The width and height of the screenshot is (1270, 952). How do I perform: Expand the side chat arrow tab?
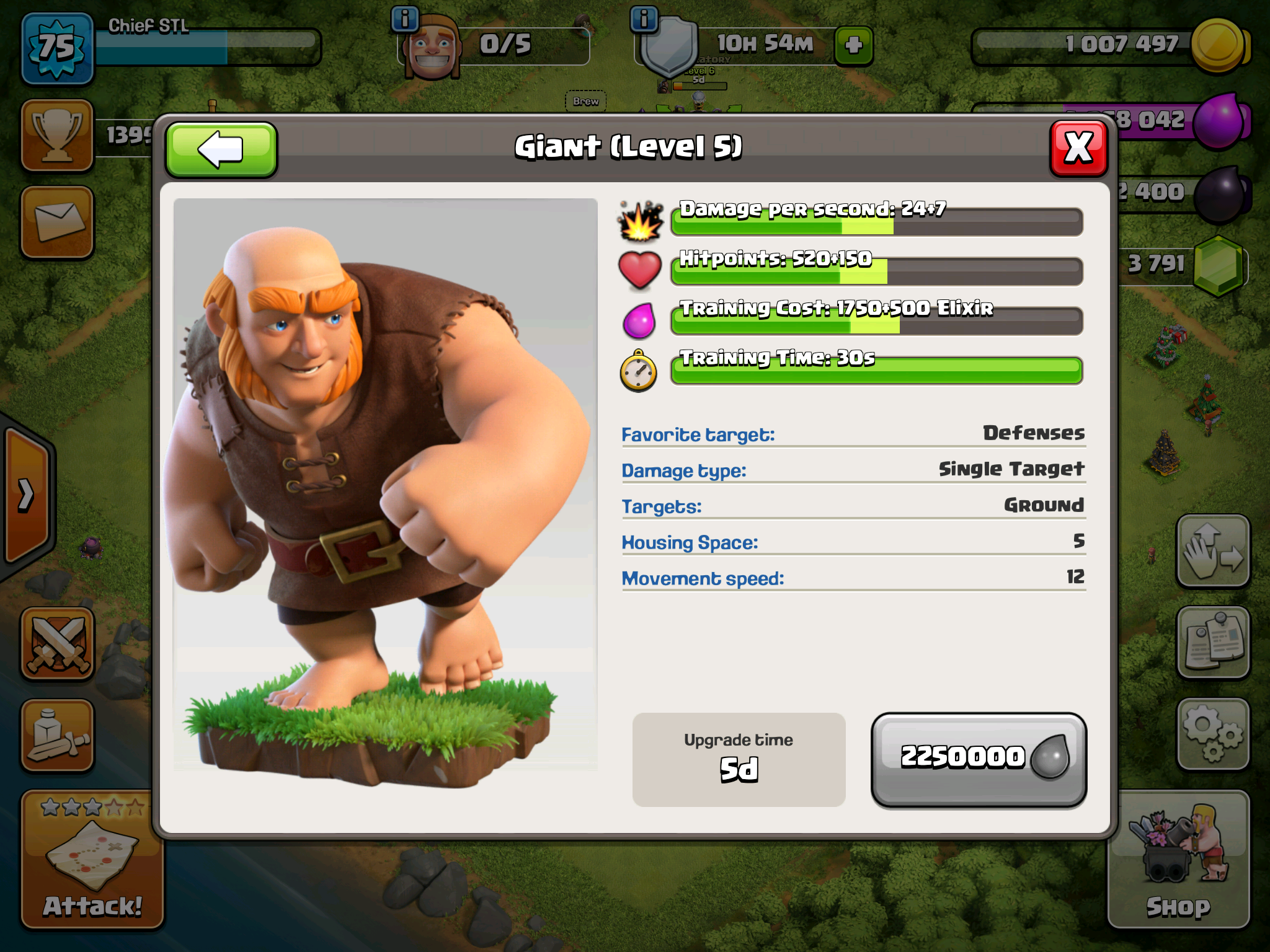26,495
